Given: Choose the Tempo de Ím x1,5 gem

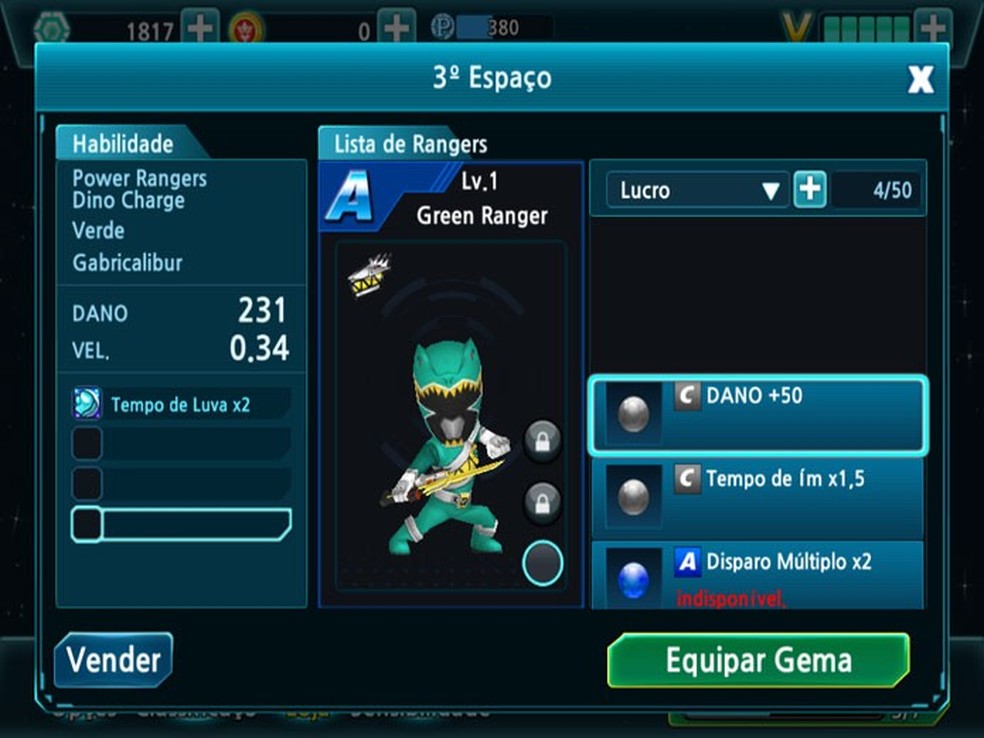Looking at the screenshot, I should click(x=757, y=497).
